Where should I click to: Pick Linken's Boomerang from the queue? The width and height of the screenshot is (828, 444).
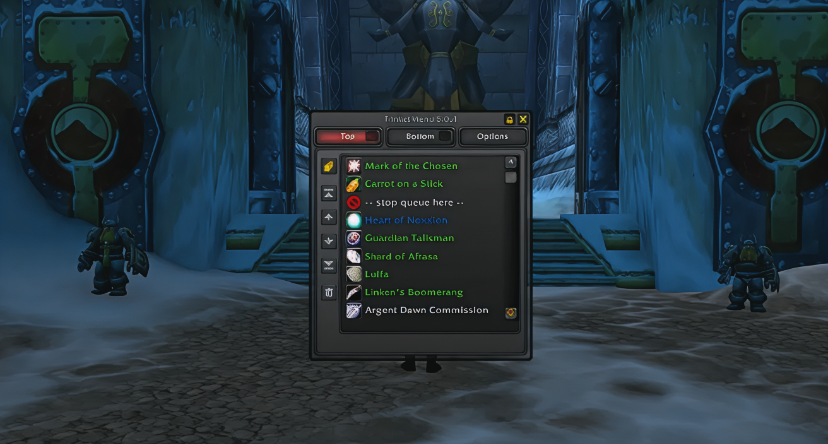(413, 292)
